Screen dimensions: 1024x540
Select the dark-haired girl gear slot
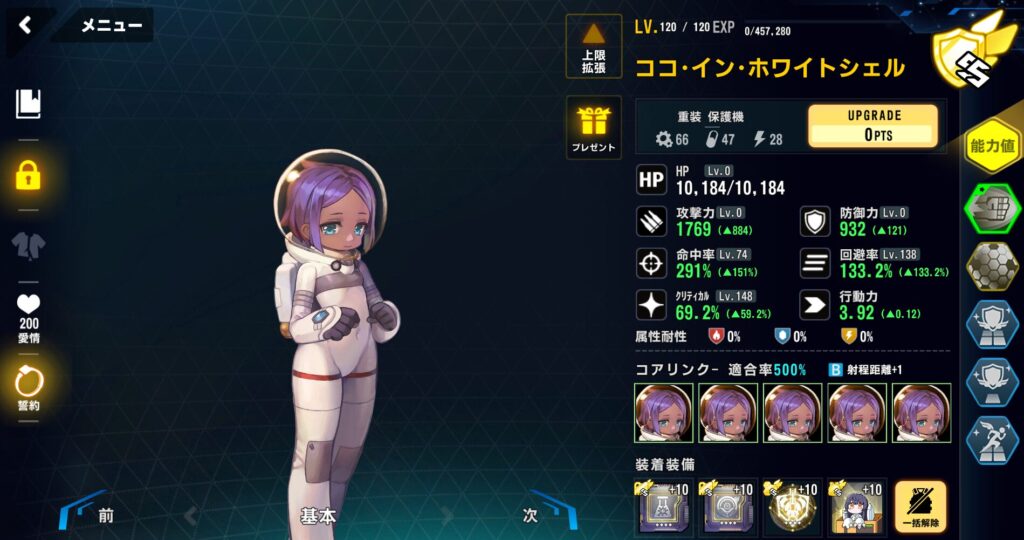855,509
